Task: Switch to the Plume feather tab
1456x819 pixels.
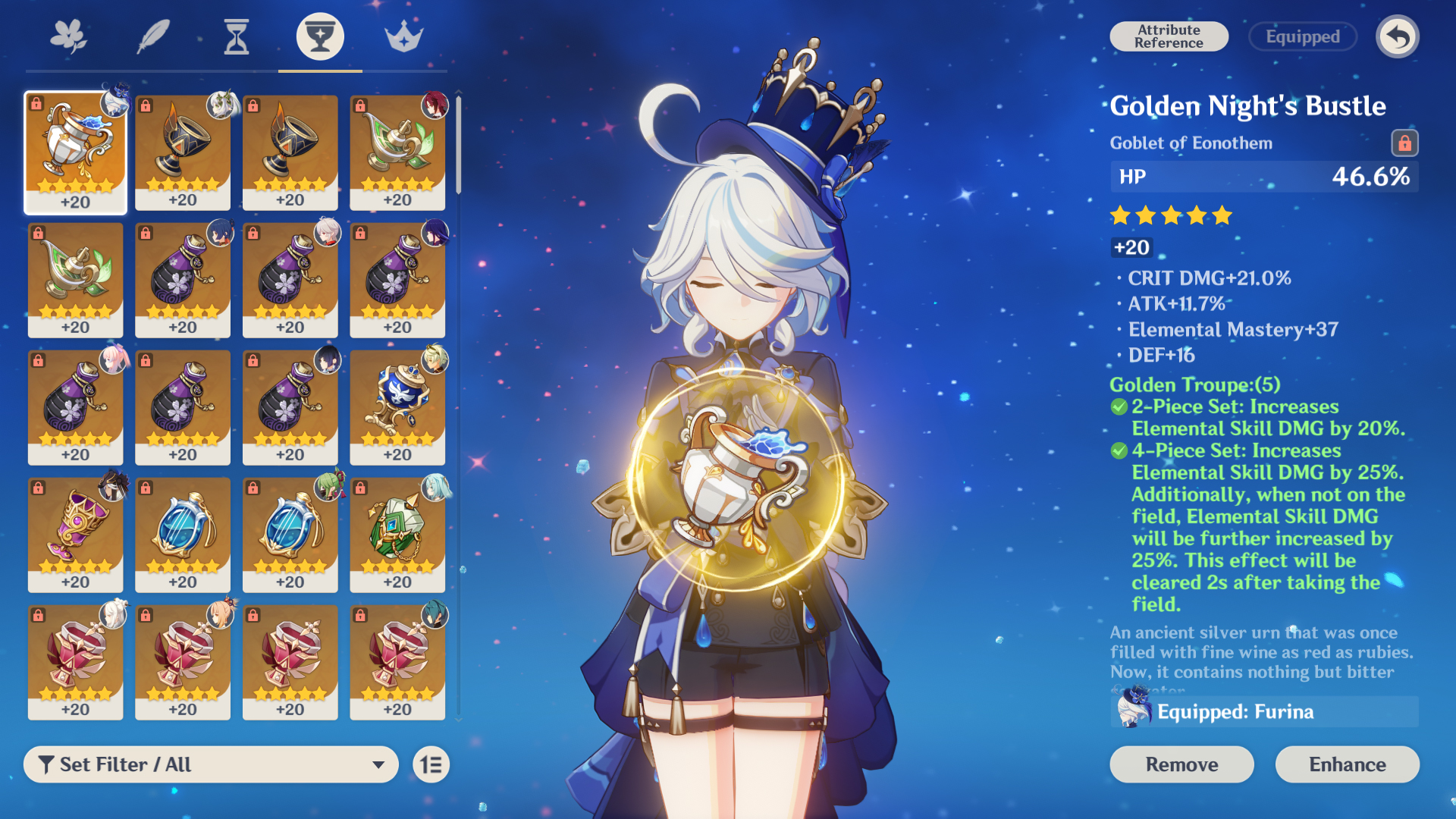Action: pos(152,36)
